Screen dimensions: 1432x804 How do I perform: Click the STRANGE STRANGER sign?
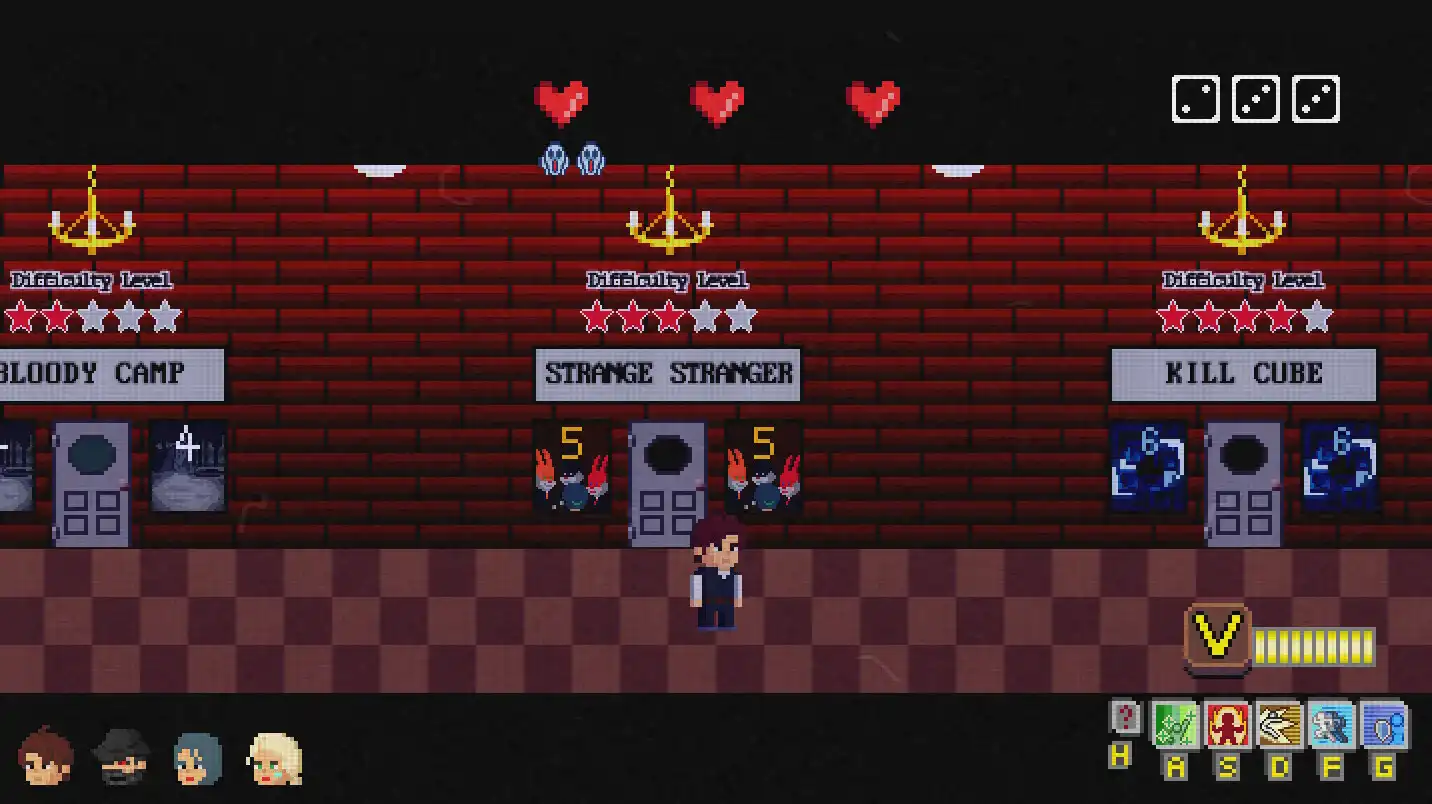click(668, 373)
